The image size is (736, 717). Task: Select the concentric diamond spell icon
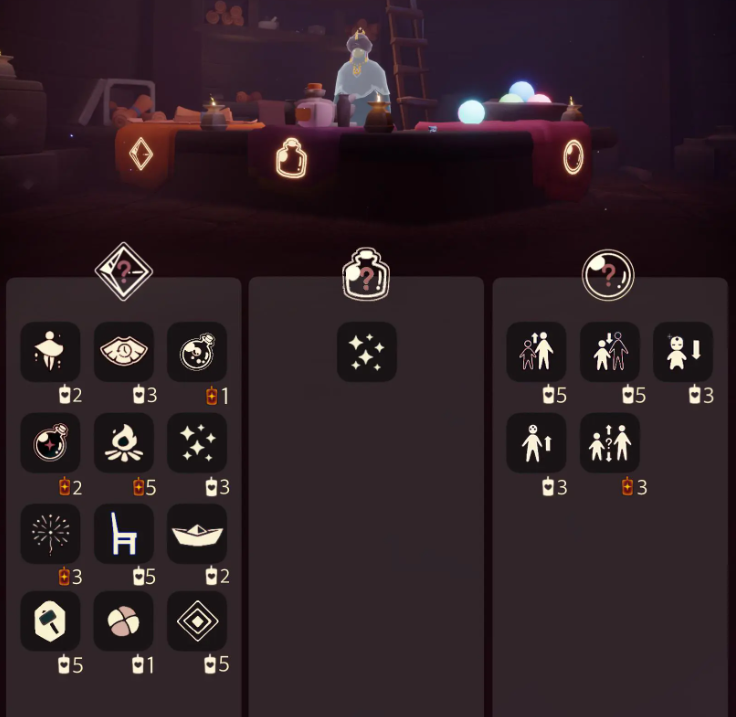point(197,621)
